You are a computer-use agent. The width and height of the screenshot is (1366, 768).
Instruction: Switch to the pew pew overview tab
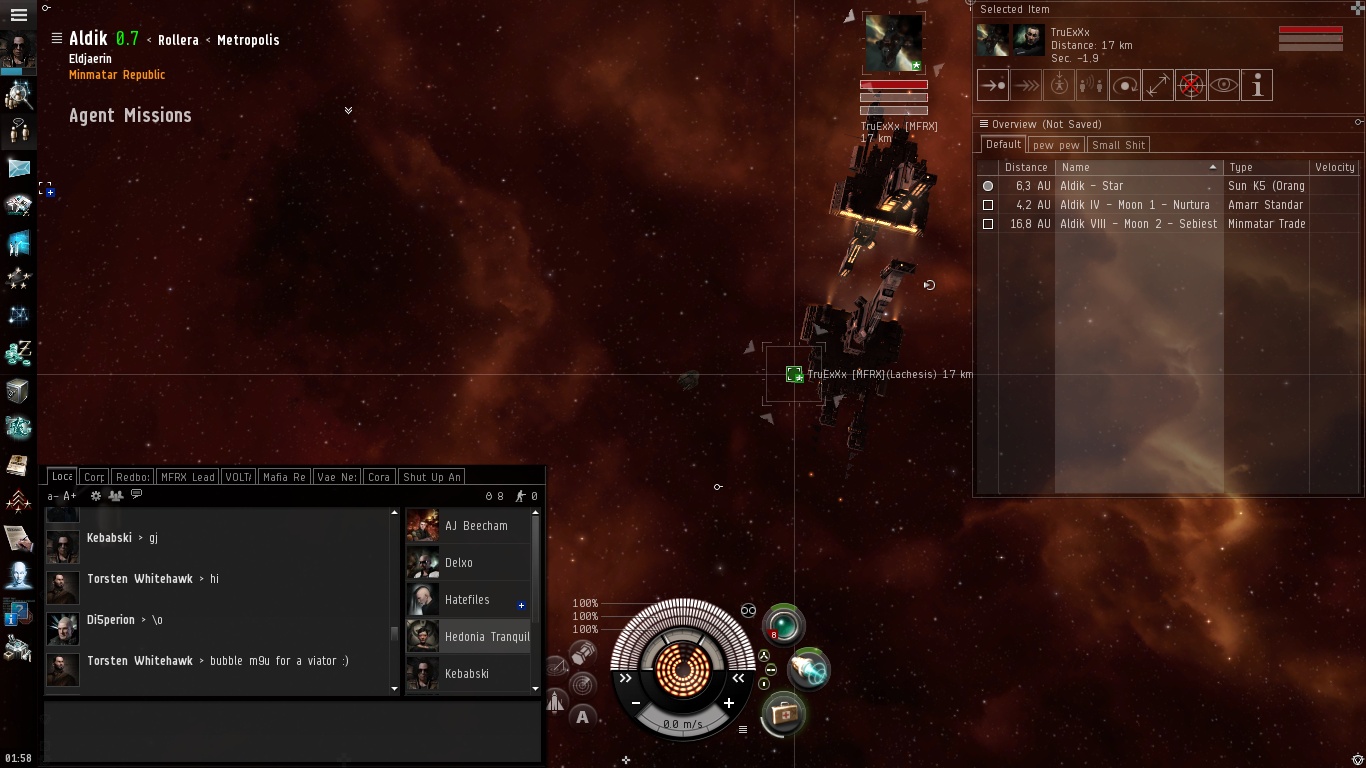1056,145
